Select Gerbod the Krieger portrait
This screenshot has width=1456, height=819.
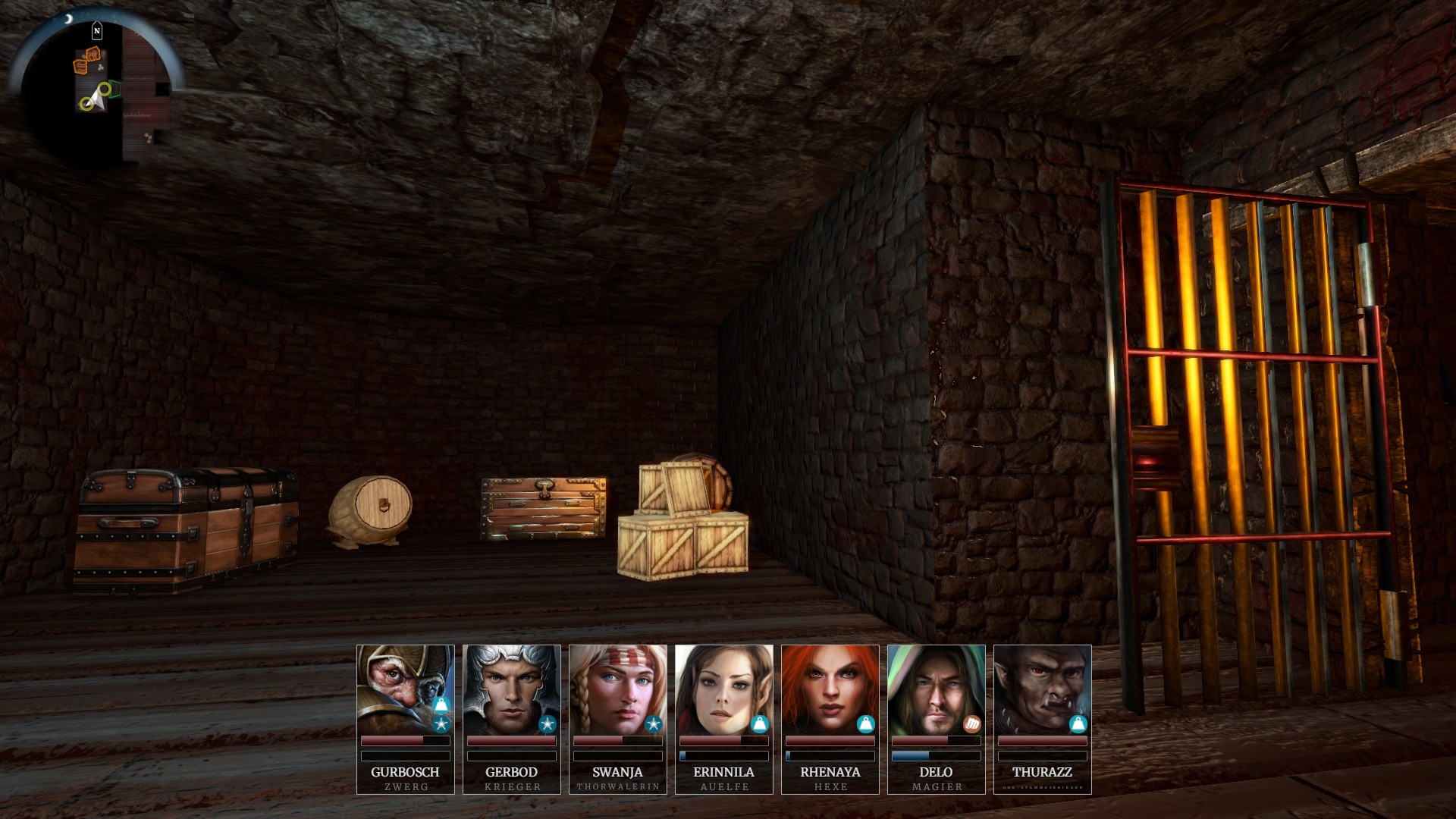click(x=511, y=689)
